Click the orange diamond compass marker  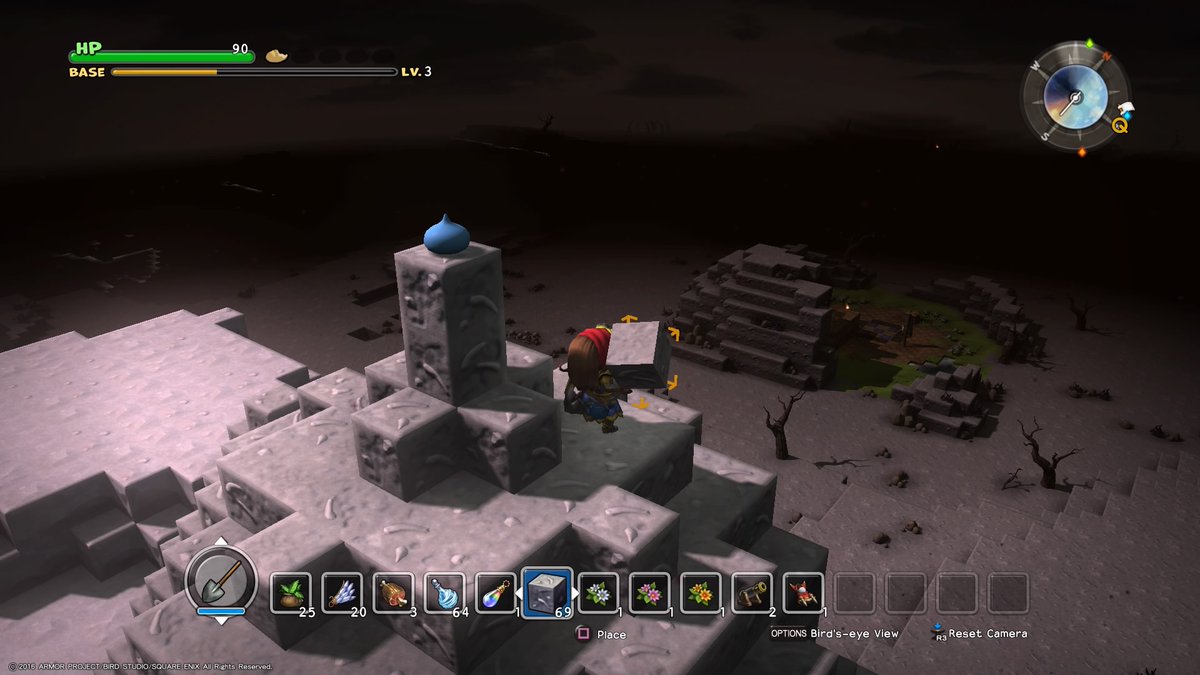[1081, 152]
